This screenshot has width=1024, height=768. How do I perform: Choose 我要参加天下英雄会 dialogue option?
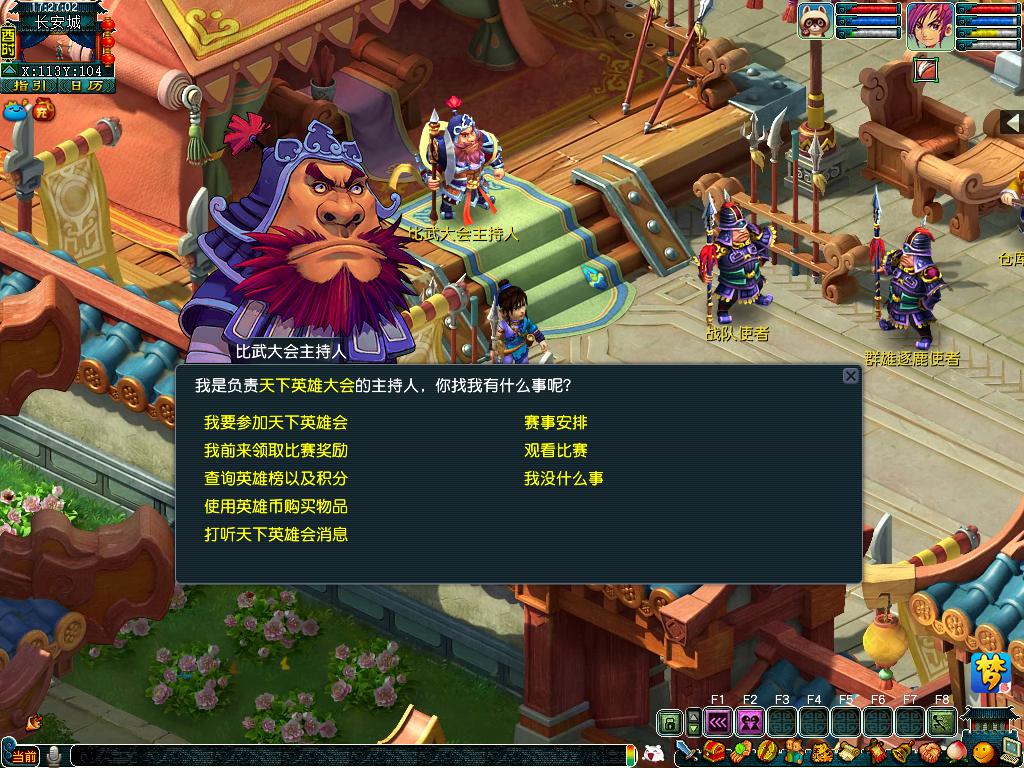275,423
